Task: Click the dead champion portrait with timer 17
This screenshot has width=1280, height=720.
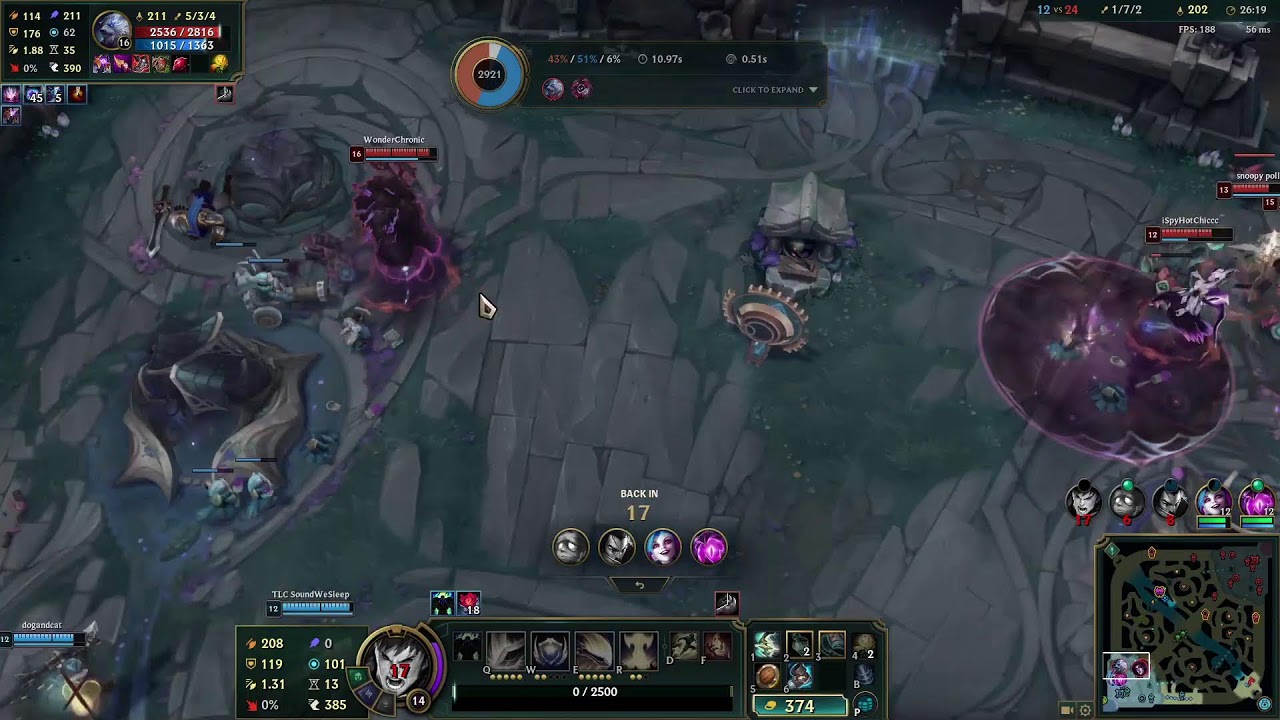Action: 1082,499
